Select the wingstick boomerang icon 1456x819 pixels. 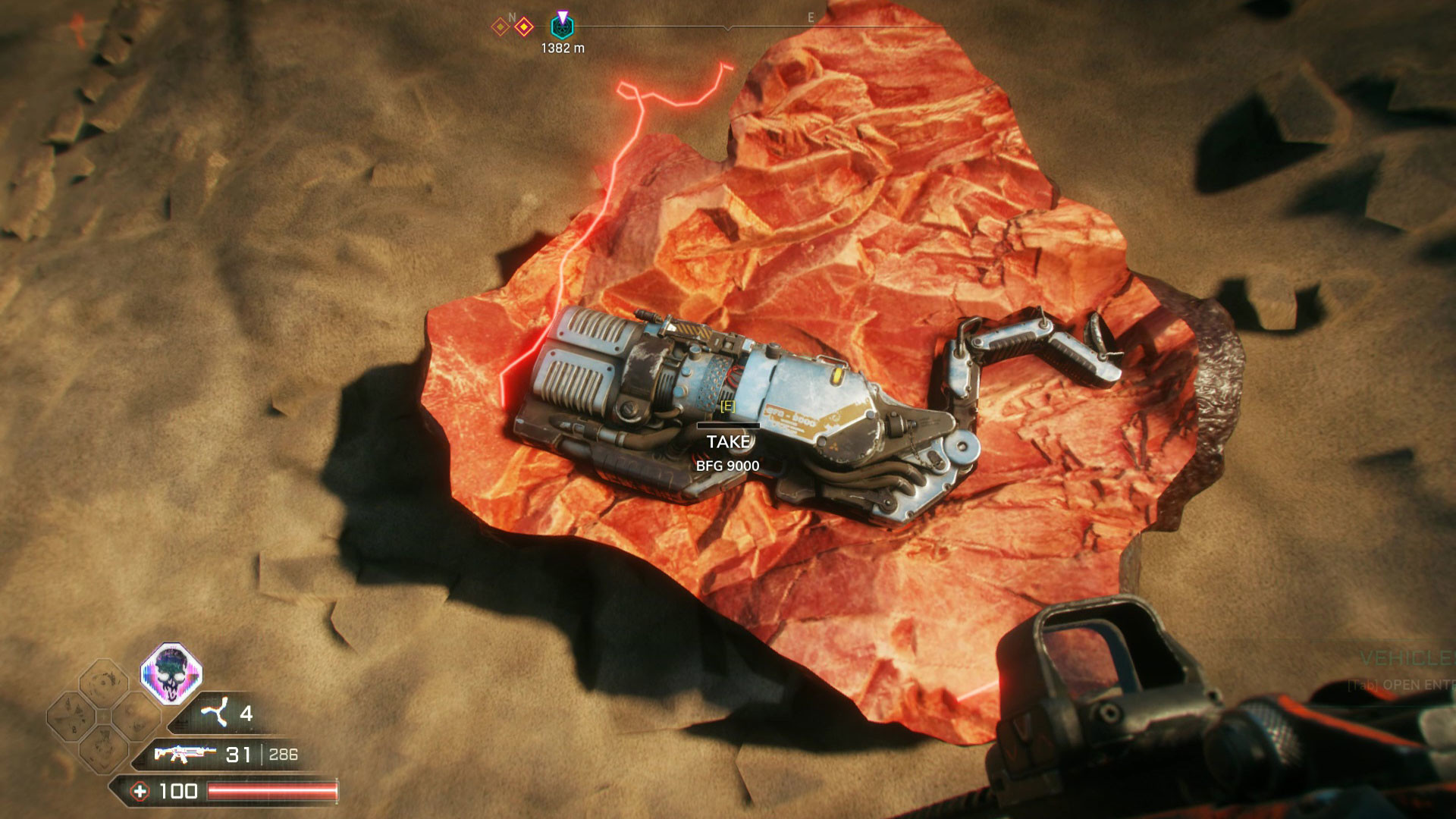pos(215,713)
